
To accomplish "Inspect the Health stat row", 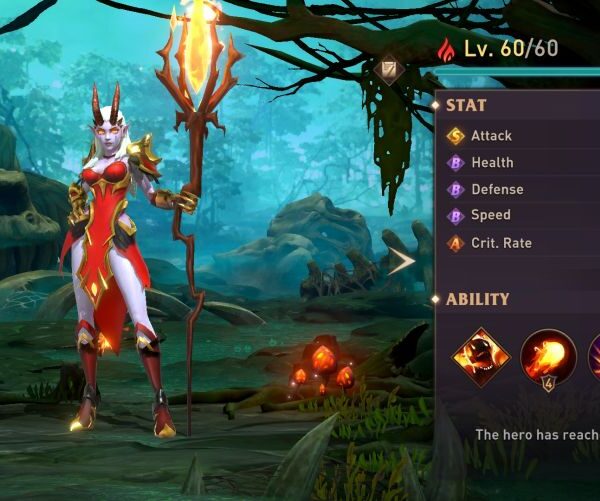I will coord(491,162).
